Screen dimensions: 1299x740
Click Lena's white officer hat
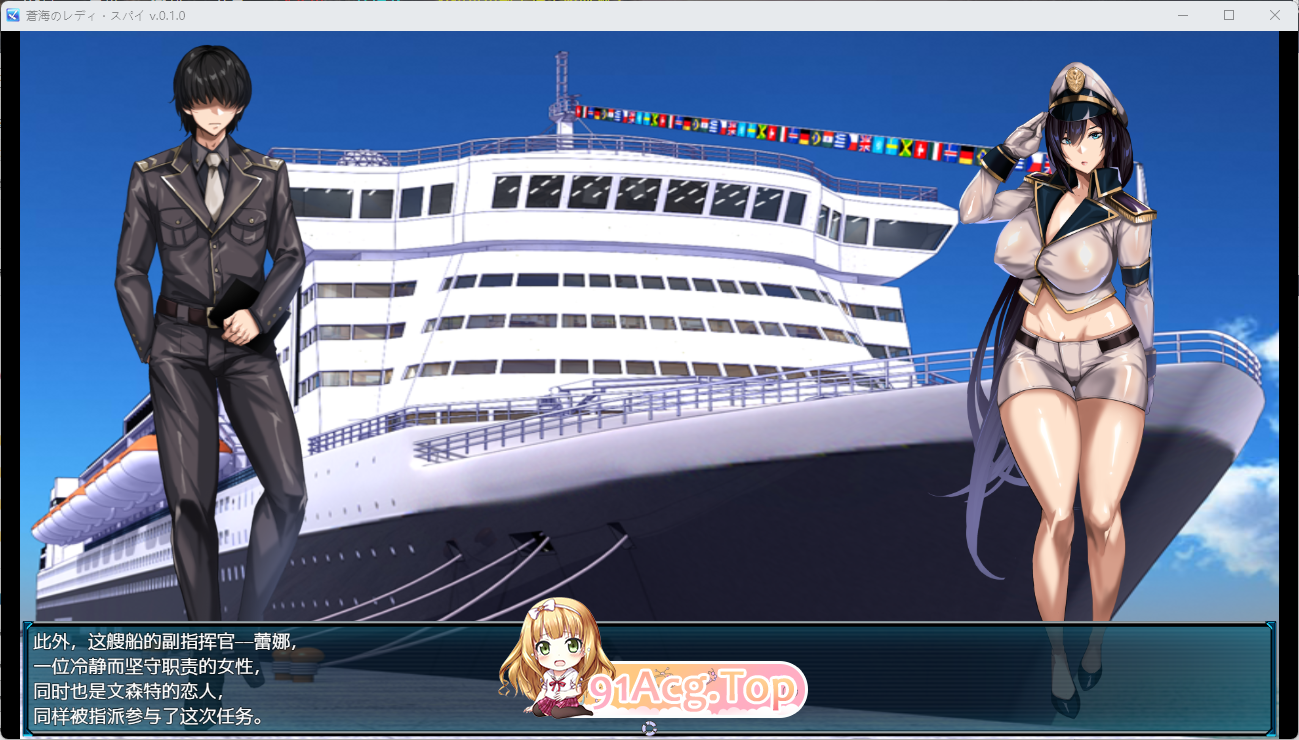1078,100
